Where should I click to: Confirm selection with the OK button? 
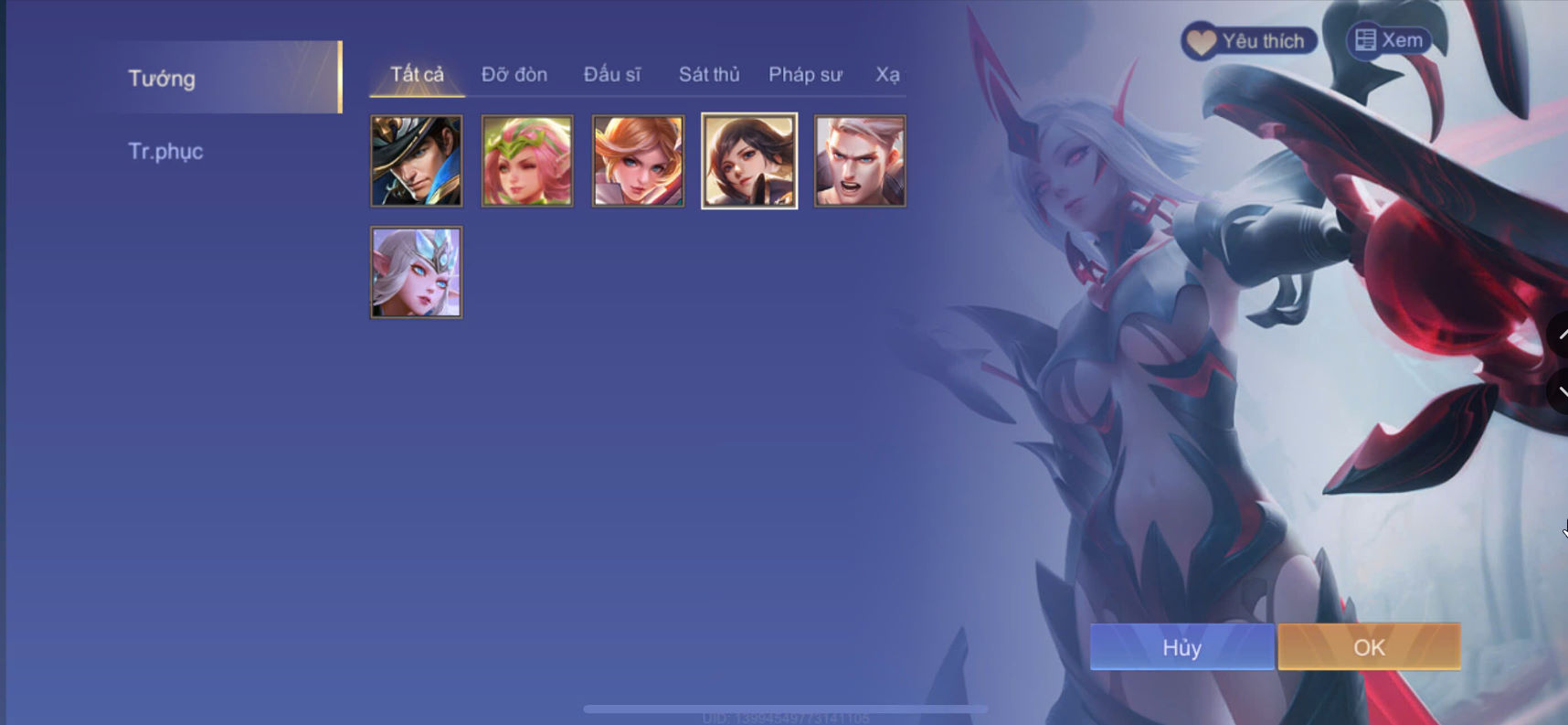tap(1368, 647)
